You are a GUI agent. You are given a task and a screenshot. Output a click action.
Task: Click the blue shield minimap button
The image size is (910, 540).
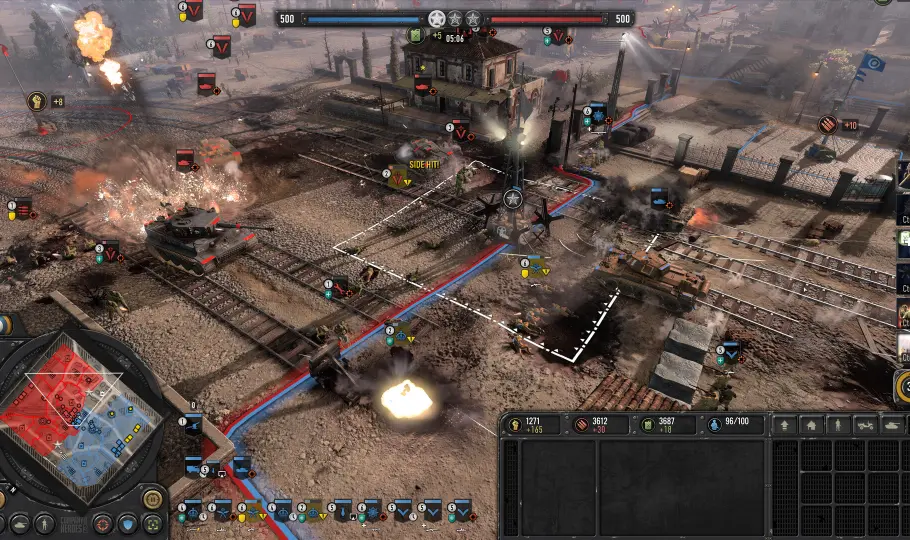[128, 523]
